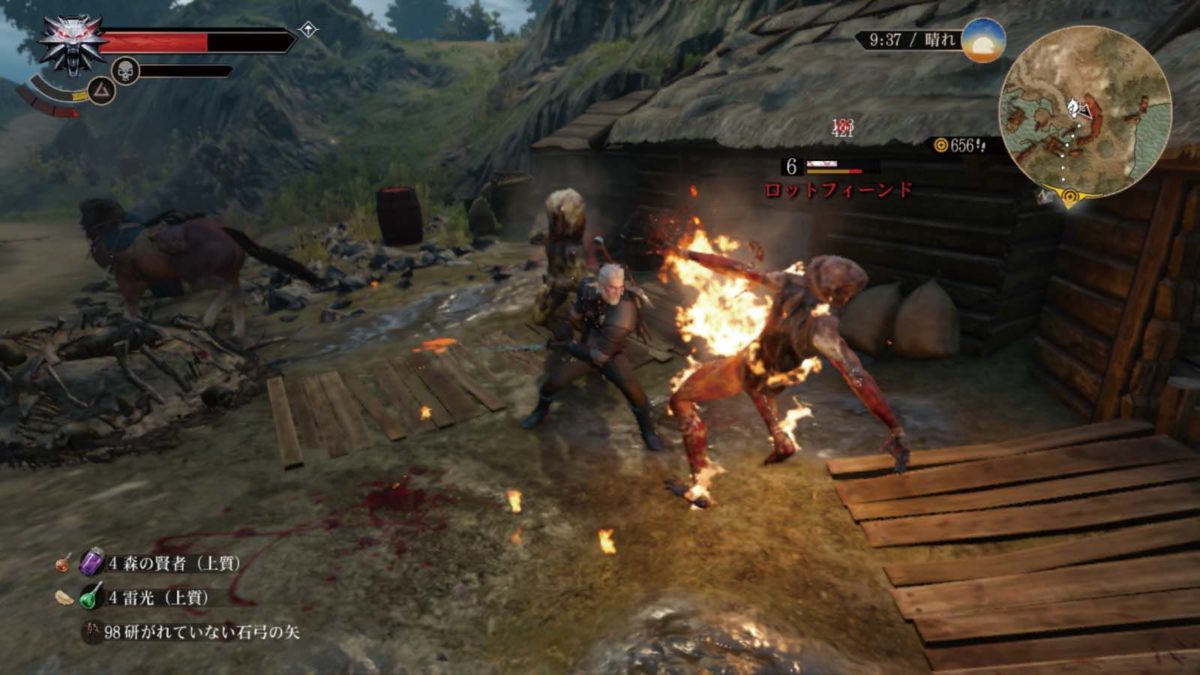The image size is (1200, 675).
Task: Select the crossbow bolt ammo slot
Action: tap(92, 632)
